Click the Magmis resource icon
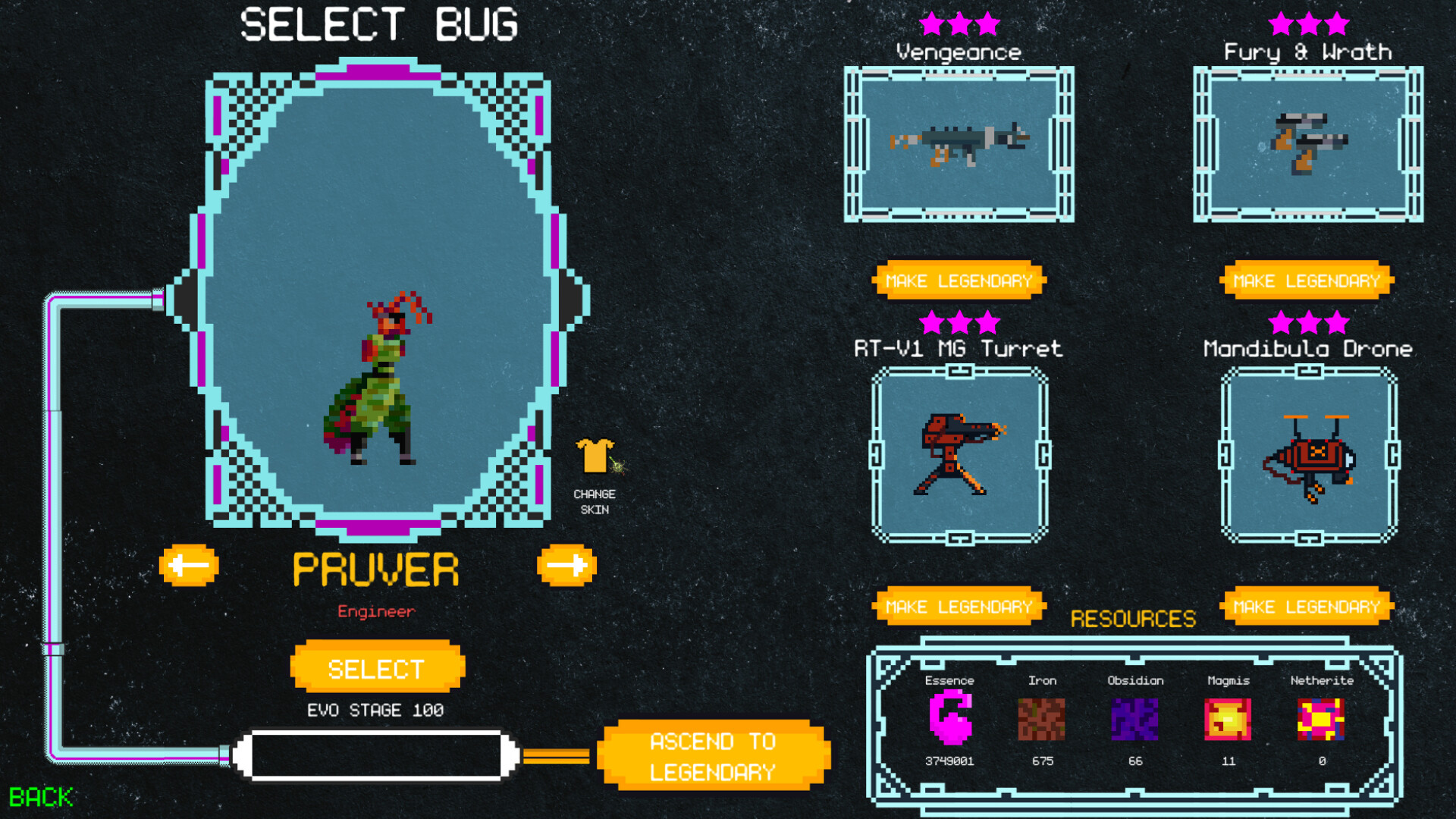 click(x=1228, y=720)
